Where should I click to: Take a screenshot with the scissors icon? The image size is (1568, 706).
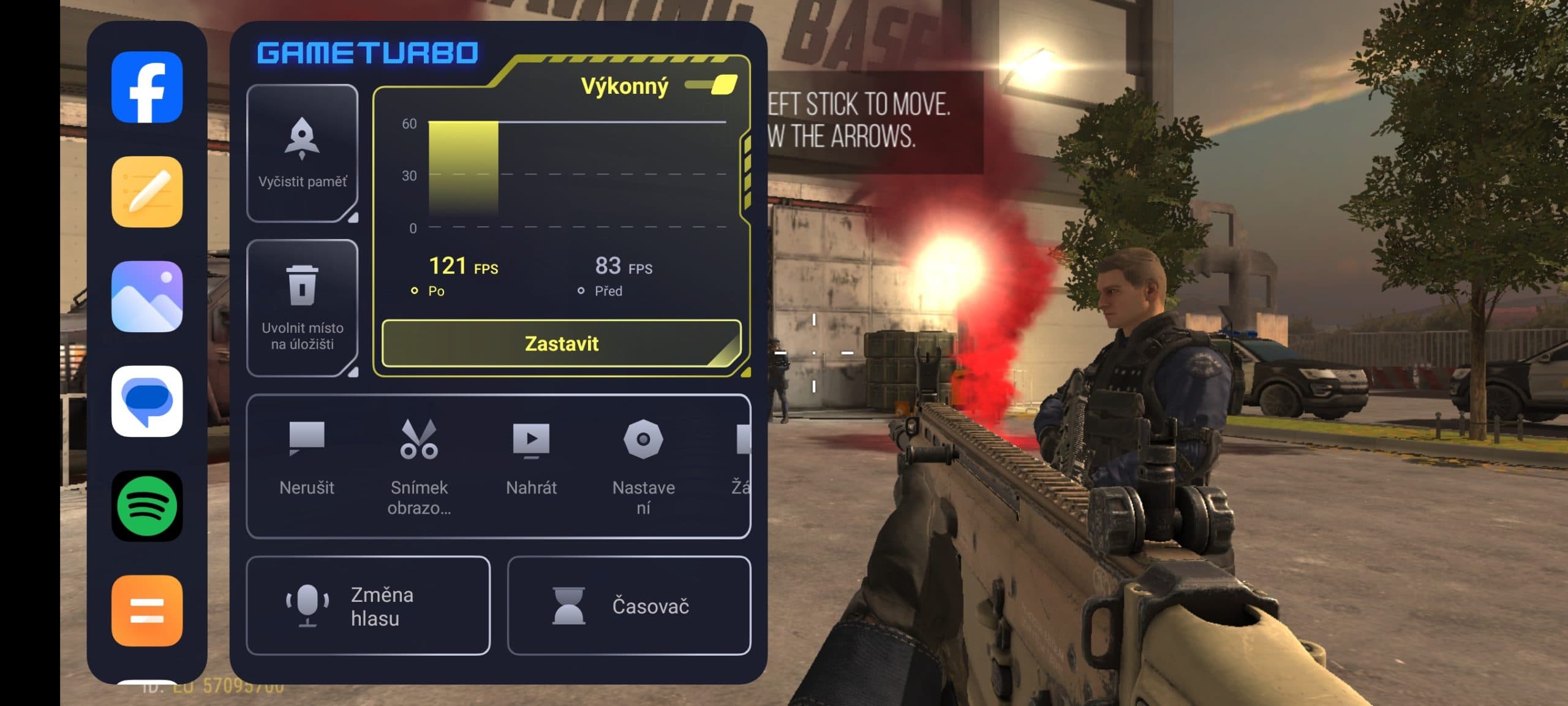(419, 457)
